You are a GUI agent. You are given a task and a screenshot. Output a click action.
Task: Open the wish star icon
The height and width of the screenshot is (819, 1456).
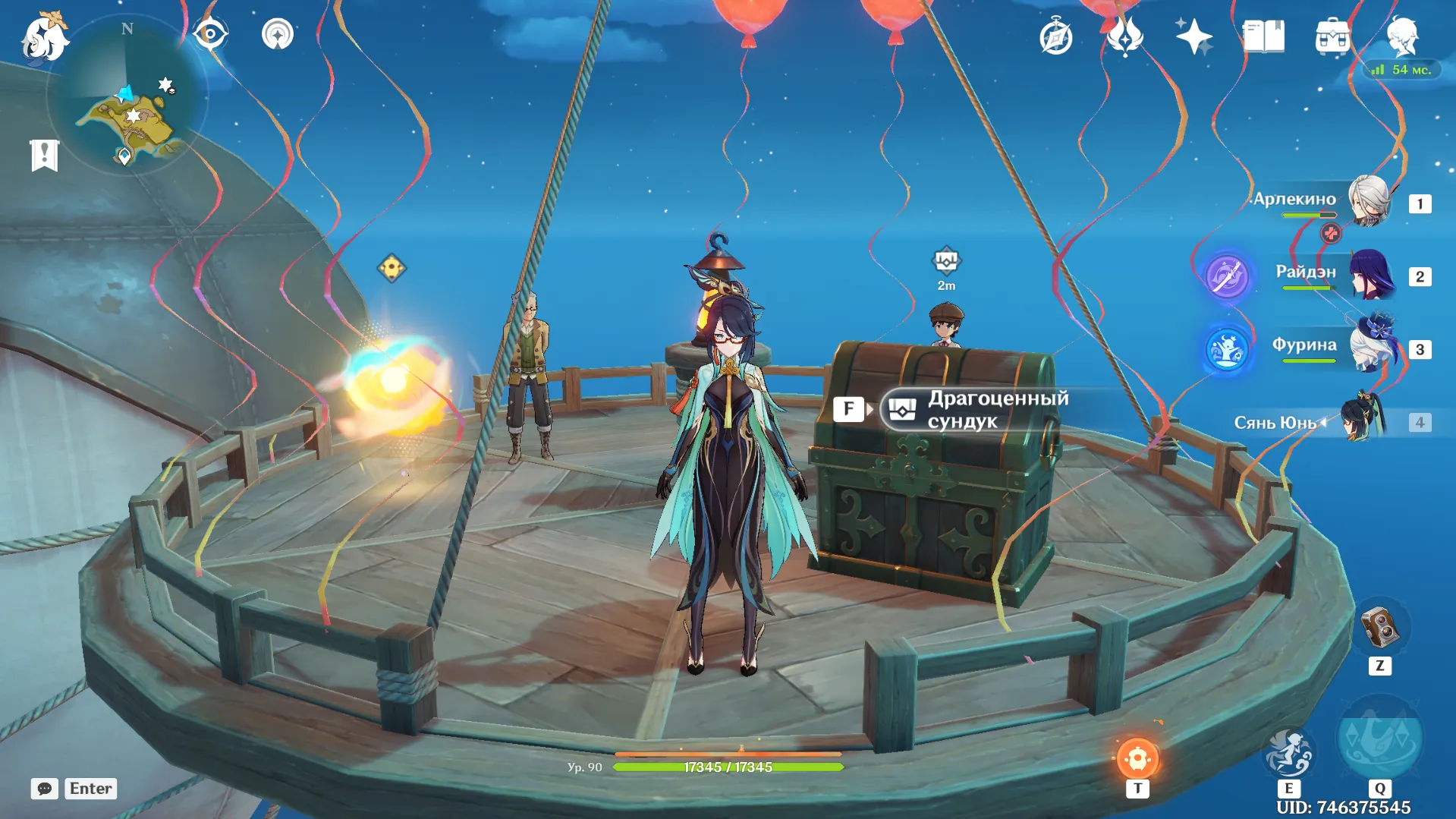pos(1193,36)
